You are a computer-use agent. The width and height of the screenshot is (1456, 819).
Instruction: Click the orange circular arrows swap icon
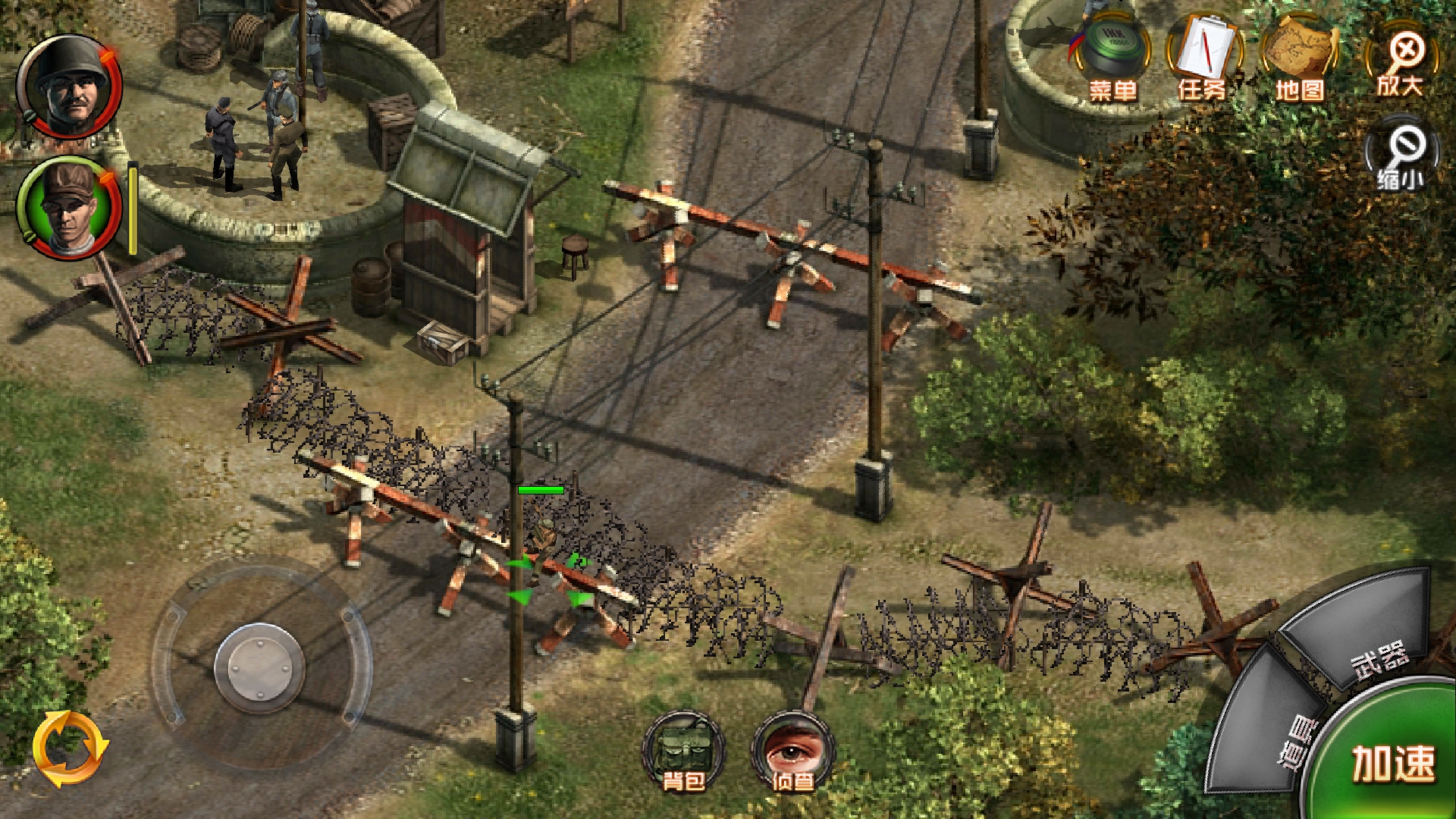pos(70,748)
